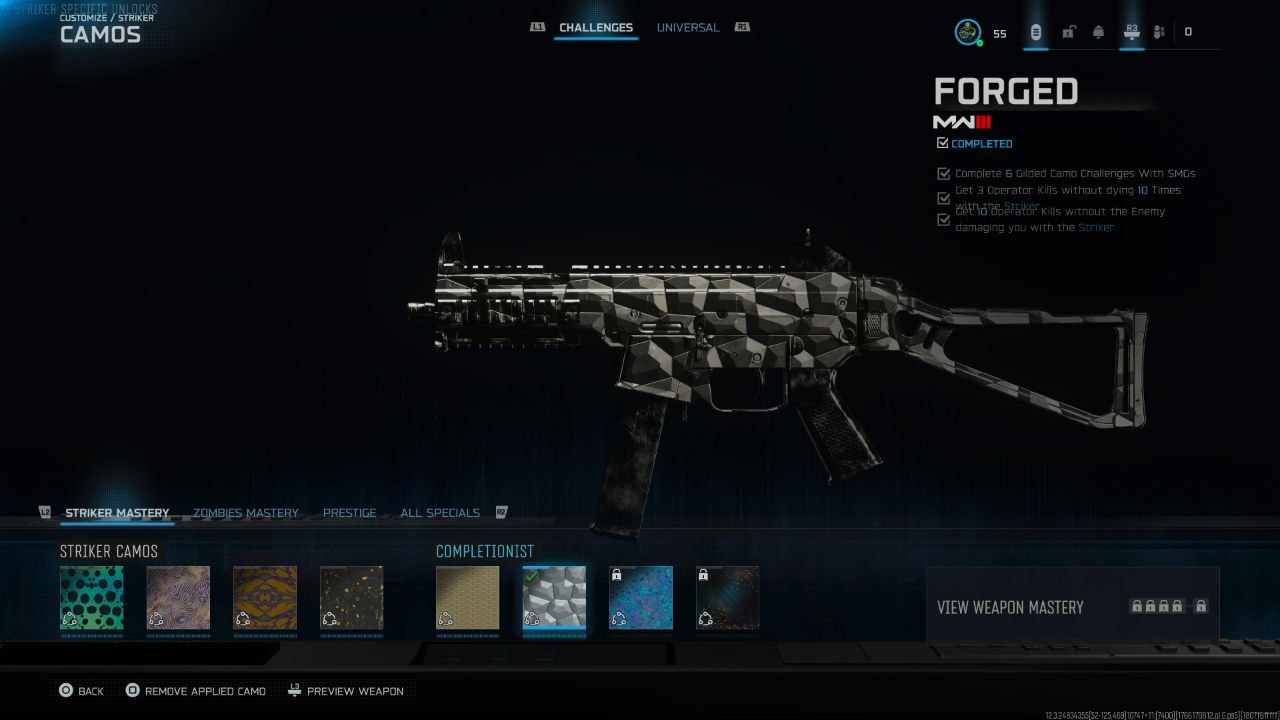Open the player profile avatar
Viewport: 1280px width, 720px height.
967,32
